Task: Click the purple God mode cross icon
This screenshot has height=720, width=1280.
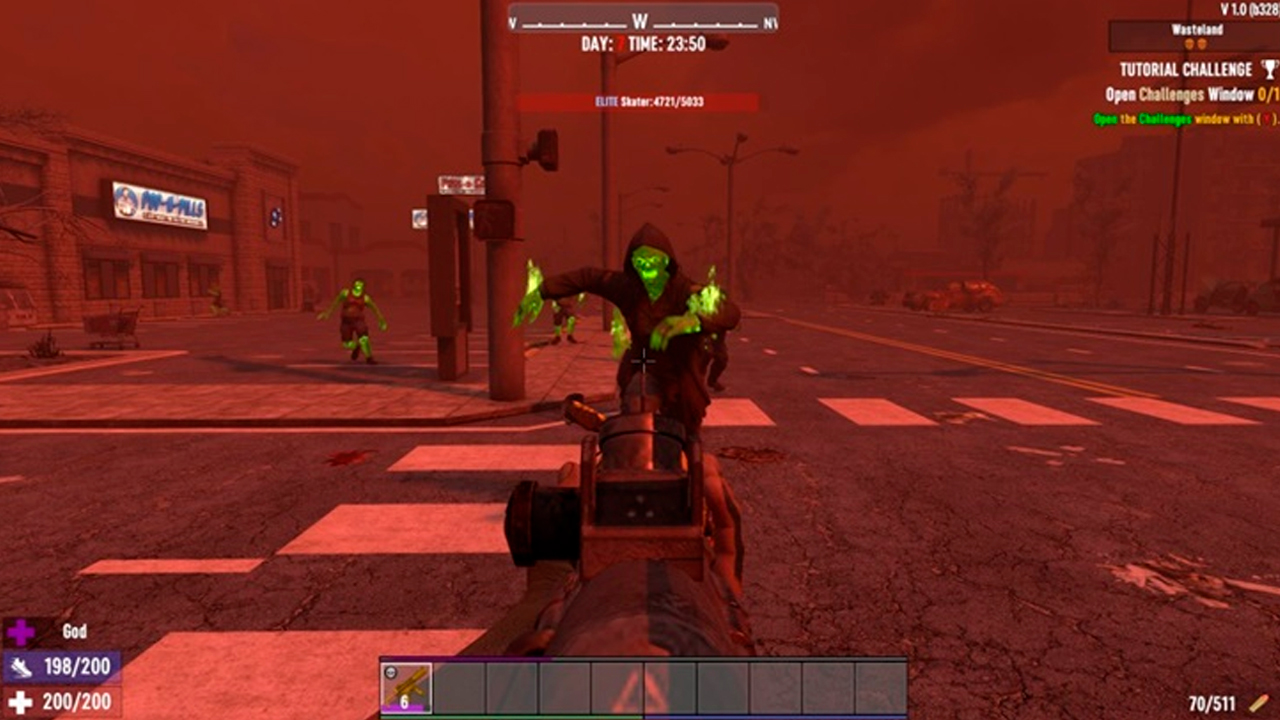Action: [17, 630]
